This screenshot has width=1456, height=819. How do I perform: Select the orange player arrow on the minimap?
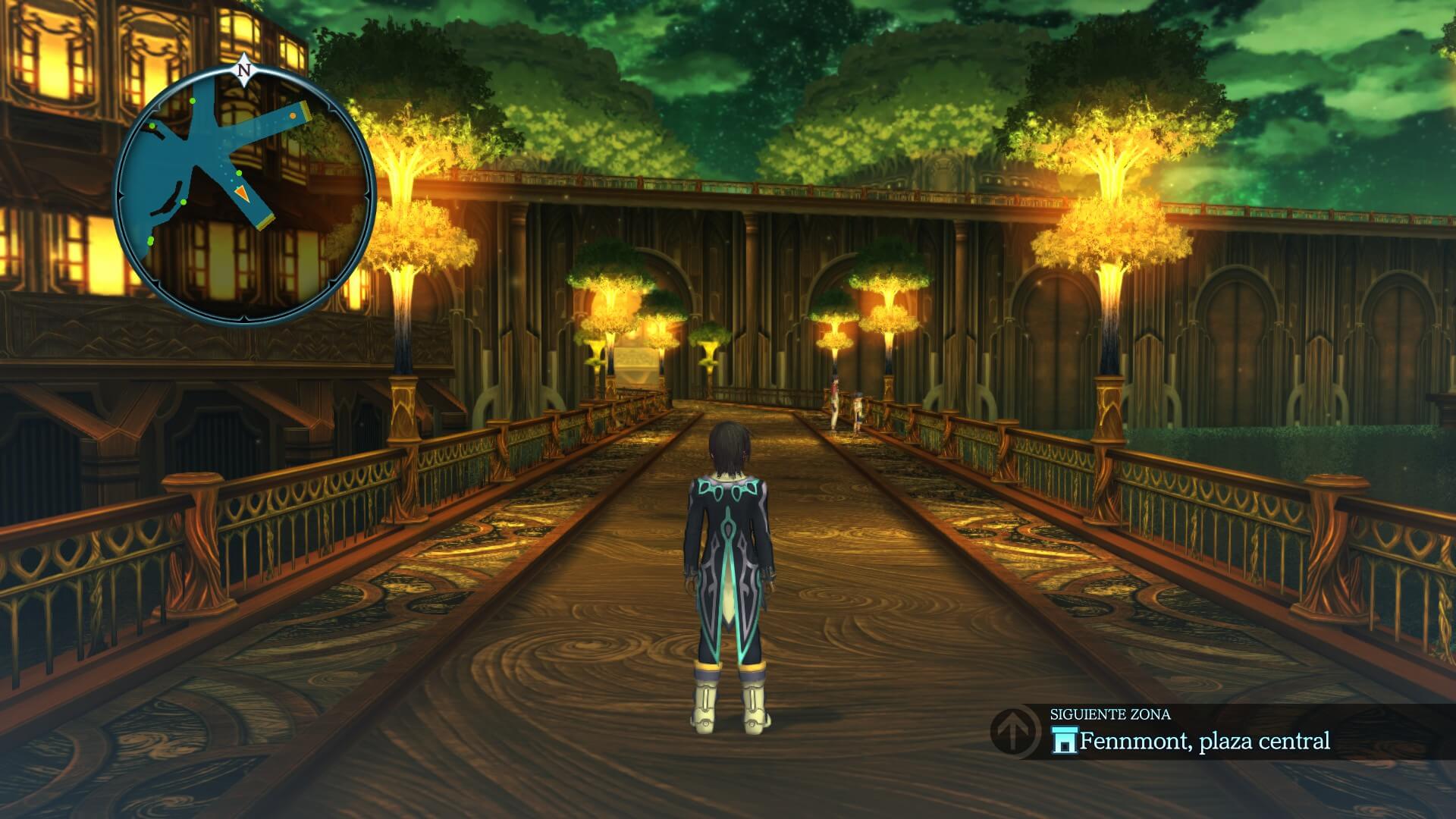(x=243, y=193)
